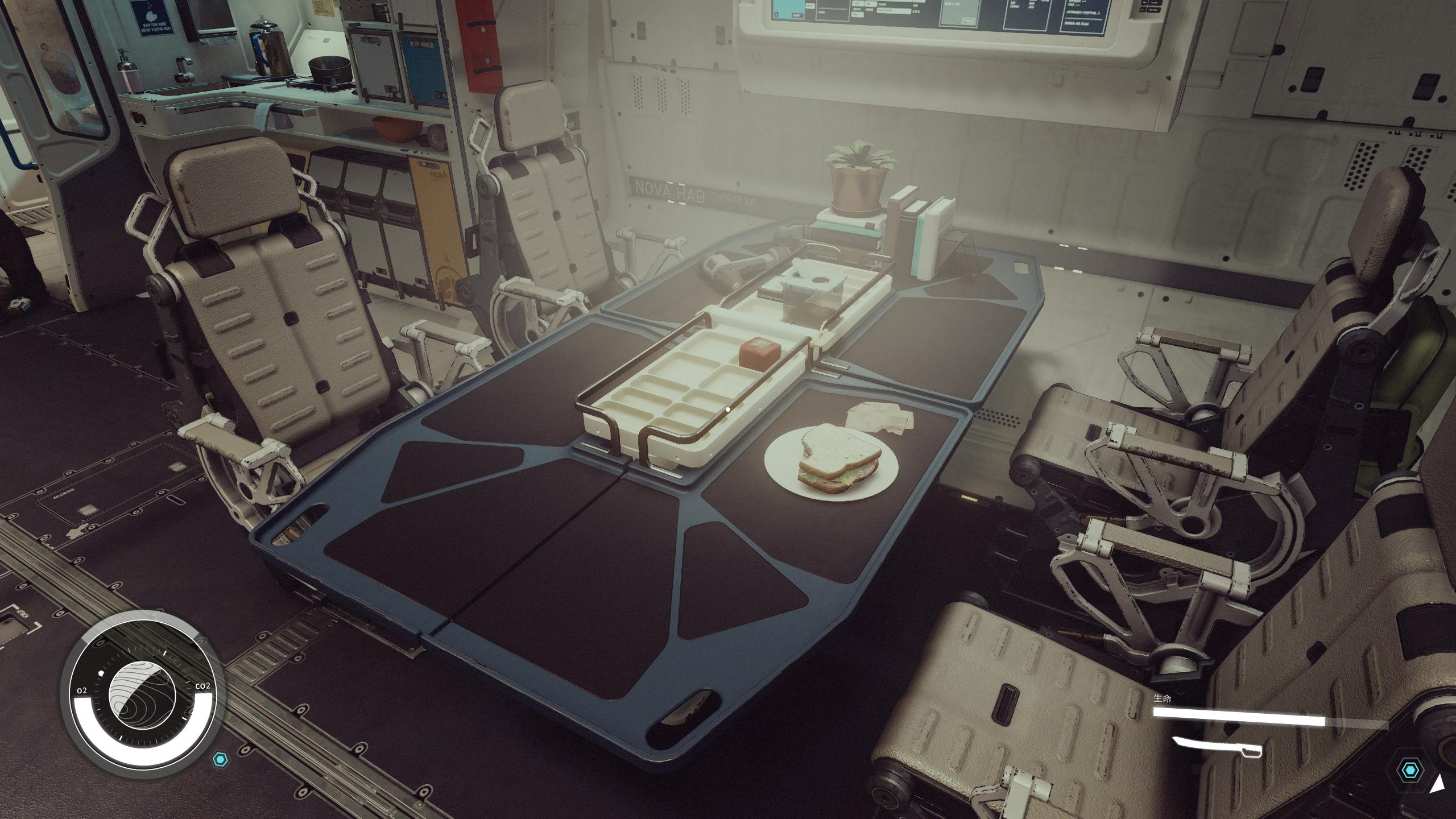
Task: Click the large blue hexagon status icon
Action: tap(1410, 771)
